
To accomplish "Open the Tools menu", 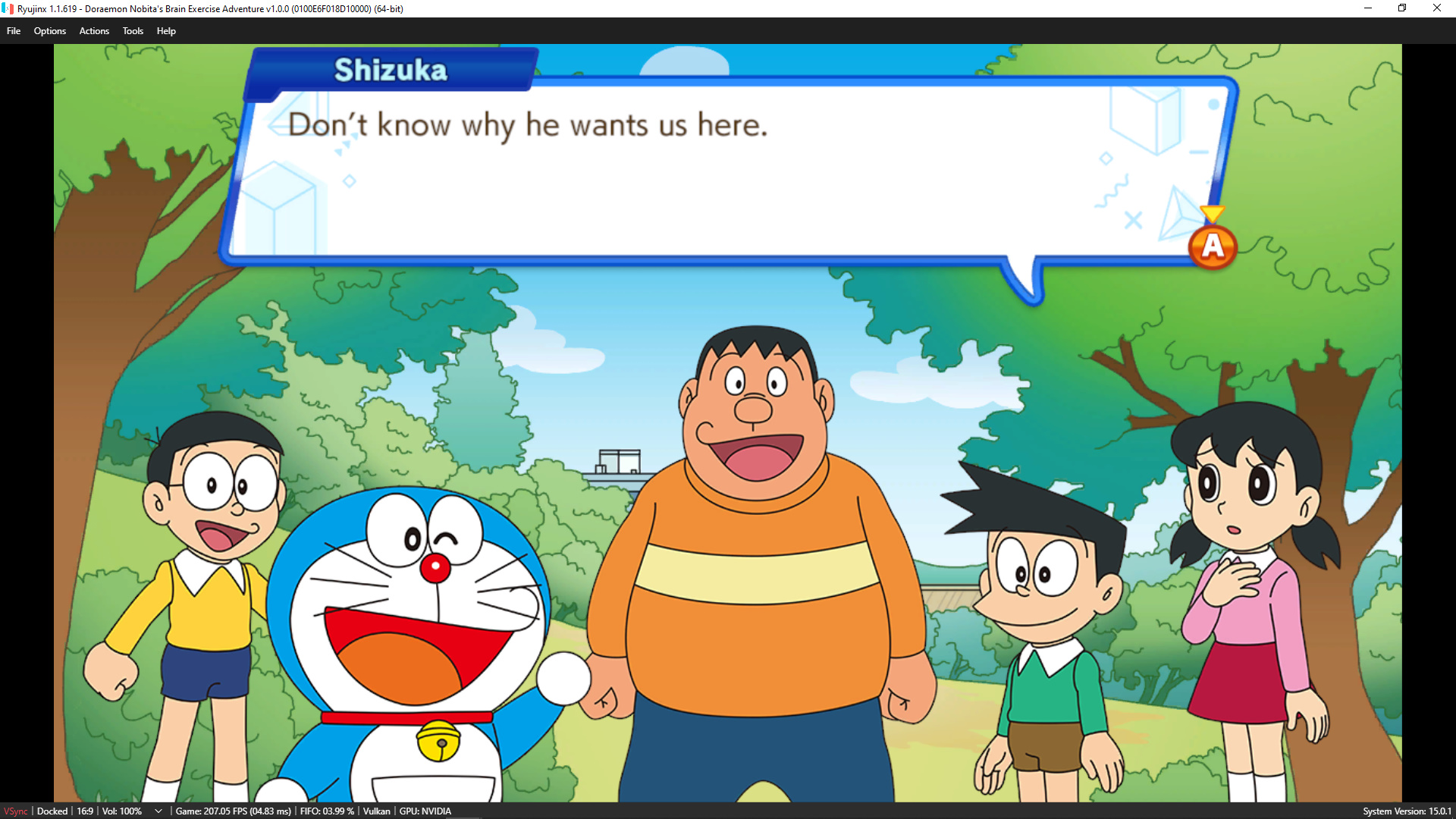I will [x=132, y=30].
